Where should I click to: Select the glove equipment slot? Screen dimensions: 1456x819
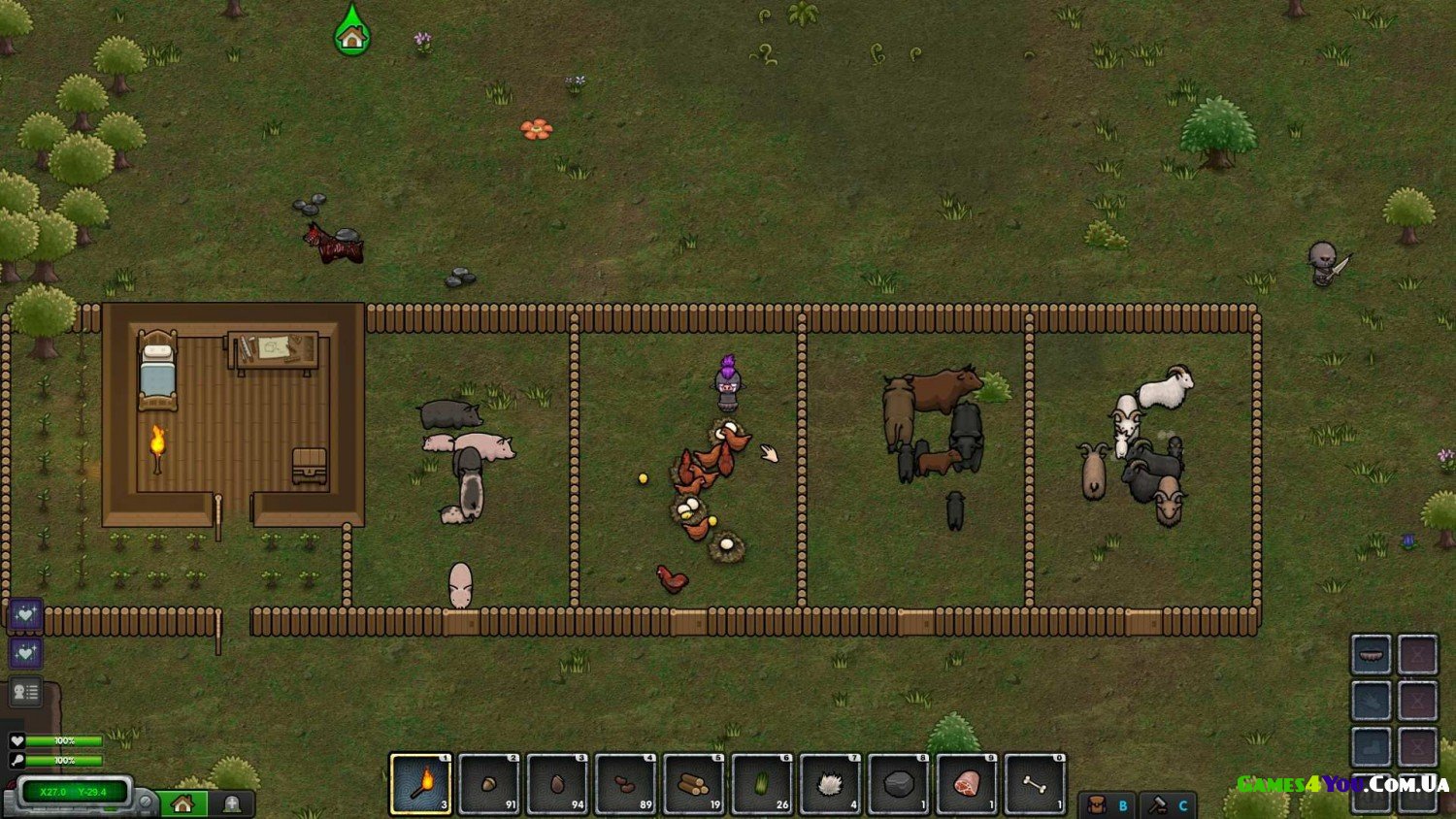coord(1371,700)
